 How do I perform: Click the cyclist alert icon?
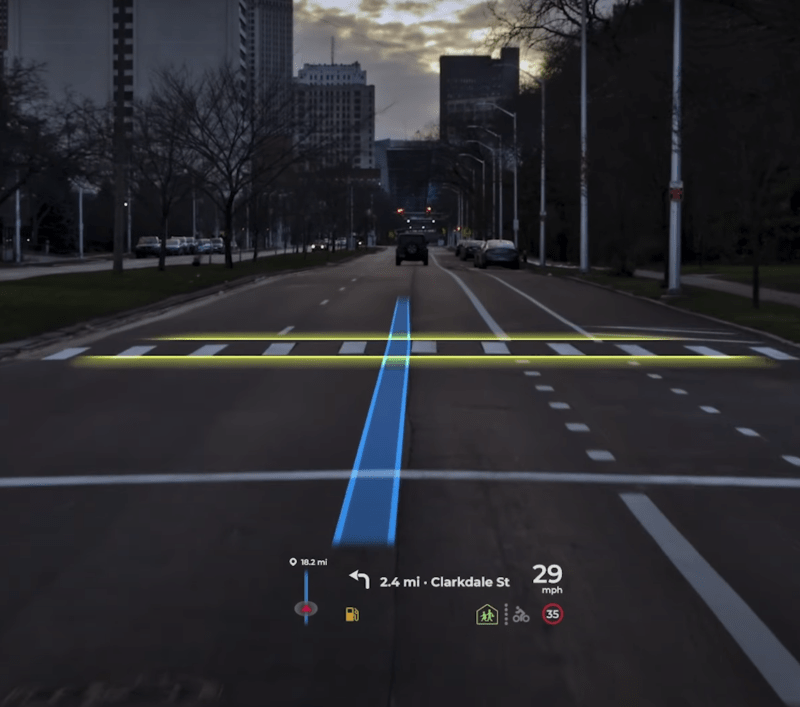(521, 615)
